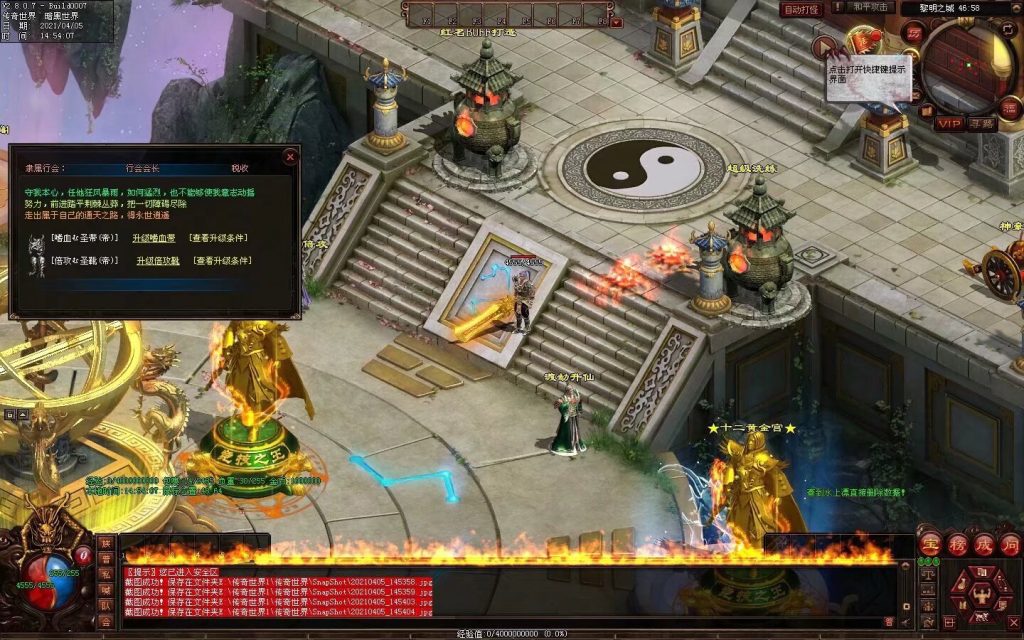Viewport: 1024px width, 640px height.
Task: Click the 升级倍攻靴 upgrade link
Action: pyautogui.click(x=158, y=261)
